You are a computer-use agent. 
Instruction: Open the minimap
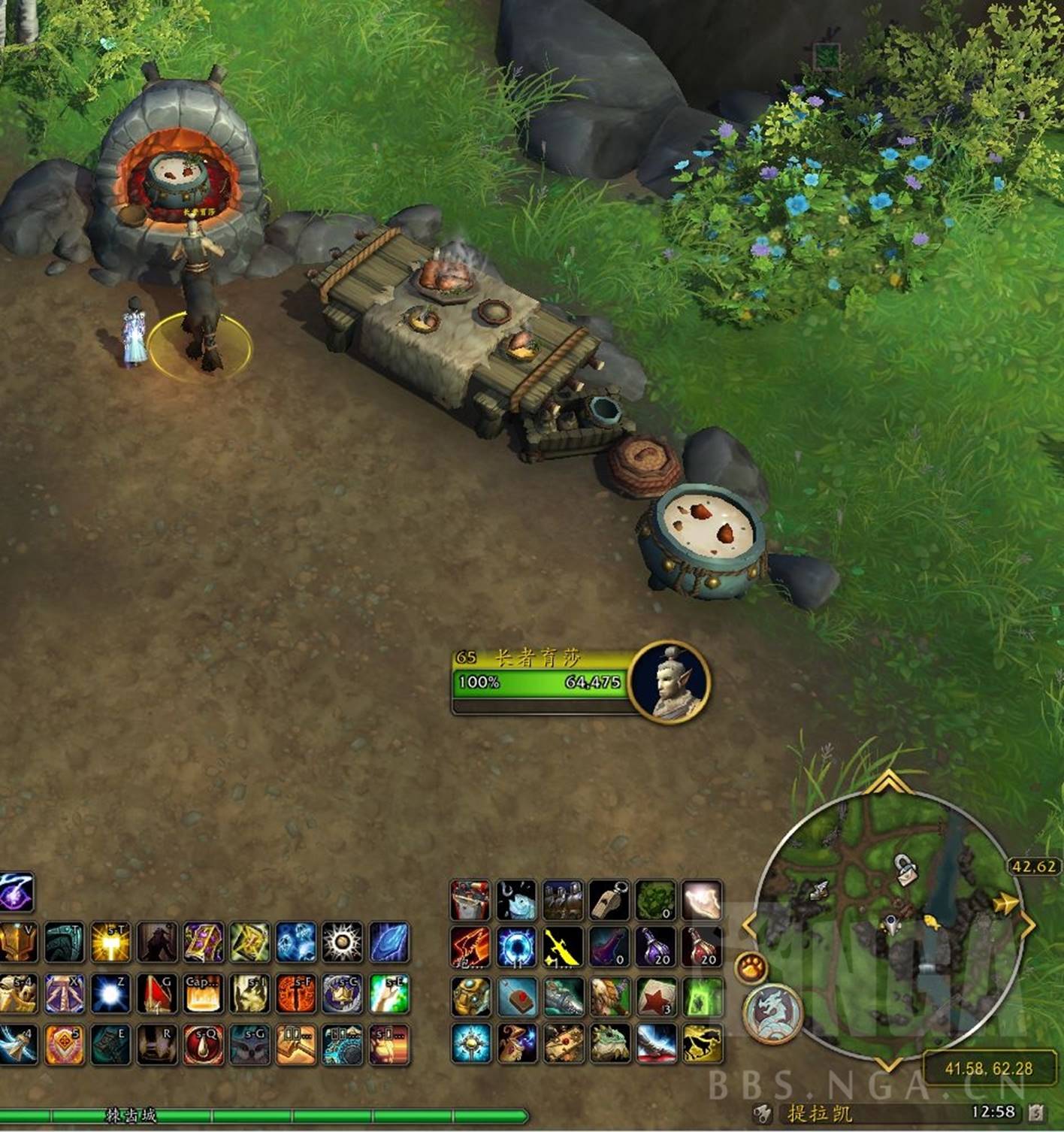[887, 917]
